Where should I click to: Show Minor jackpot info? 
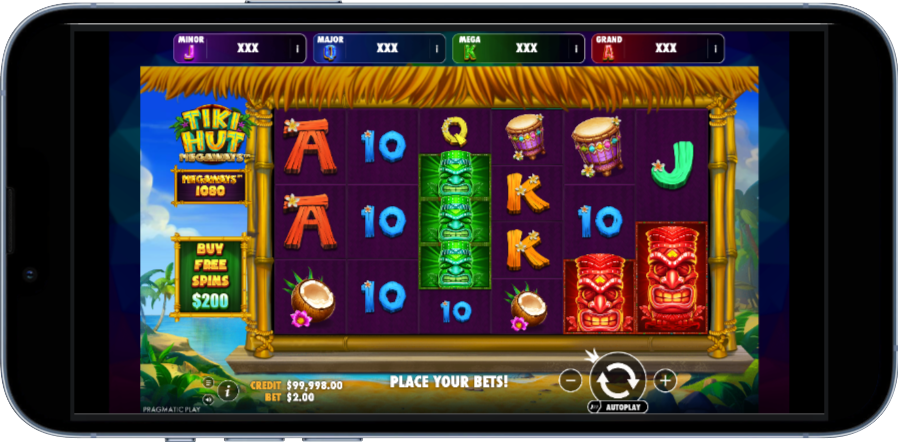[297, 48]
